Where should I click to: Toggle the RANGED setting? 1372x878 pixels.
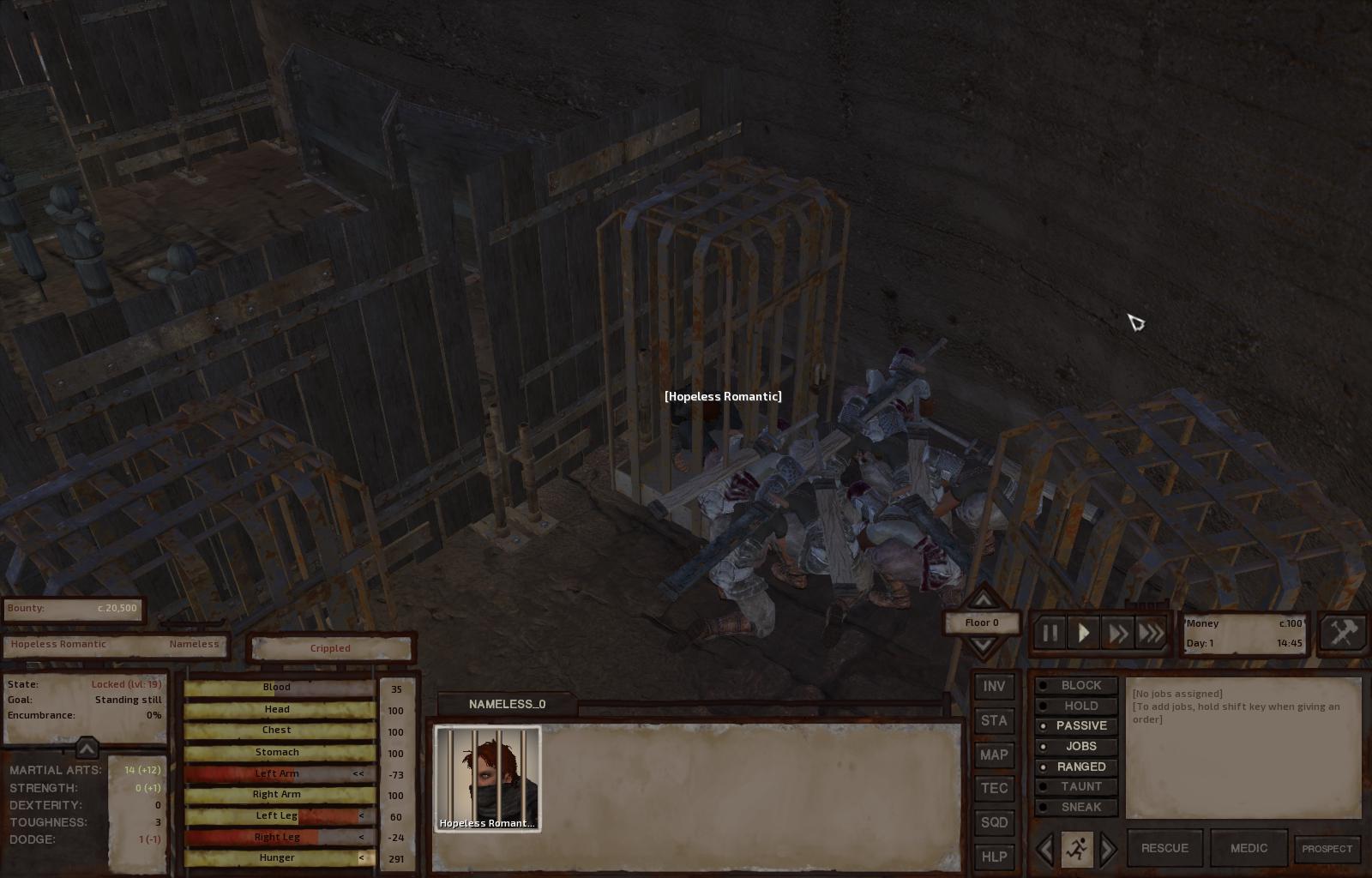pyautogui.click(x=1076, y=767)
